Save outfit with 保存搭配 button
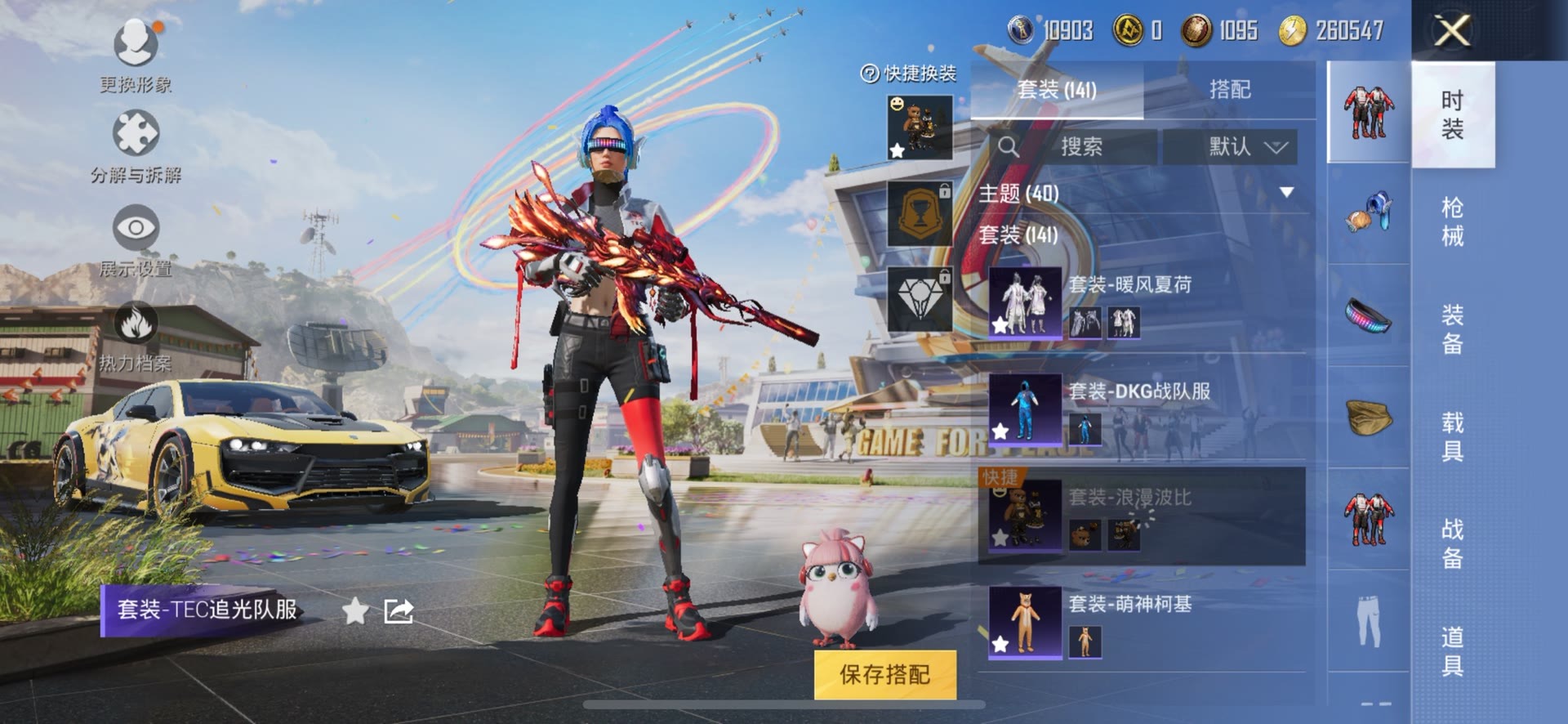This screenshot has width=1568, height=724. tap(884, 674)
